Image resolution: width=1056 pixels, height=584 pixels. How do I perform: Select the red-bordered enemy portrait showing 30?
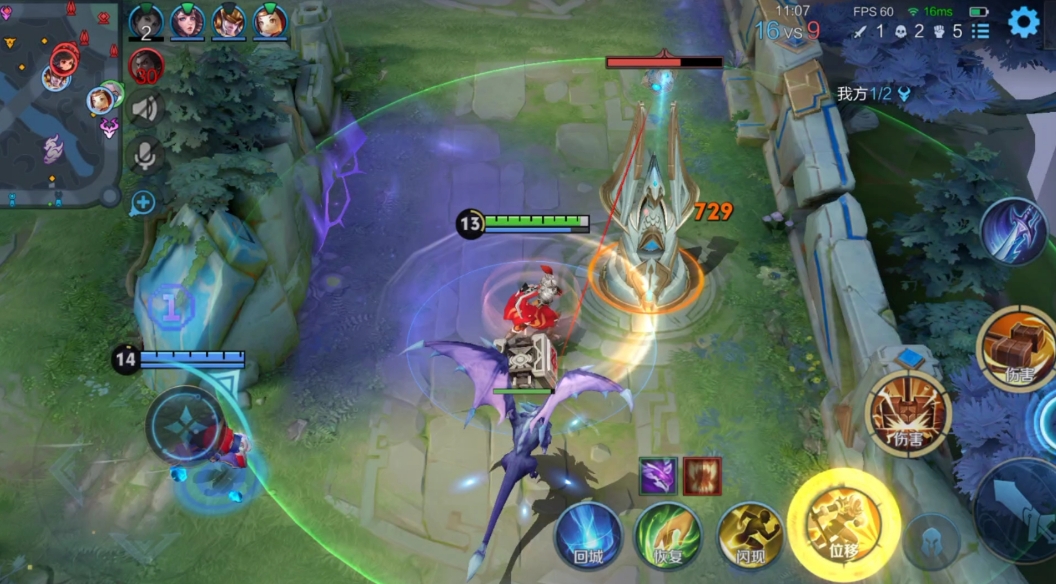[146, 67]
